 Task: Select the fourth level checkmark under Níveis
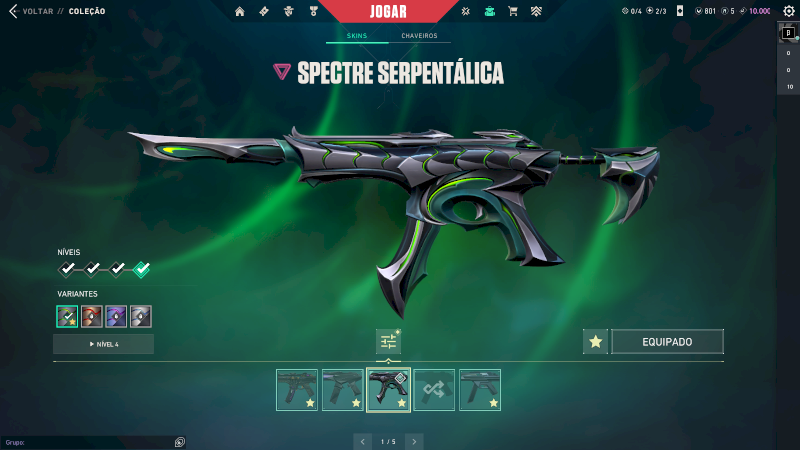point(142,268)
